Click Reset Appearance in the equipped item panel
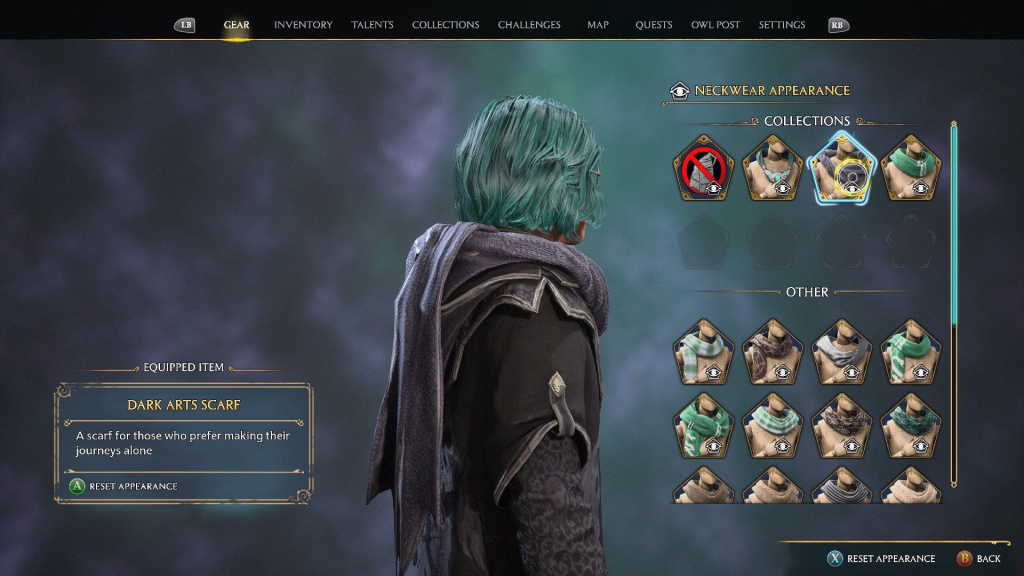Viewport: 1024px width, 576px height. (x=124, y=486)
